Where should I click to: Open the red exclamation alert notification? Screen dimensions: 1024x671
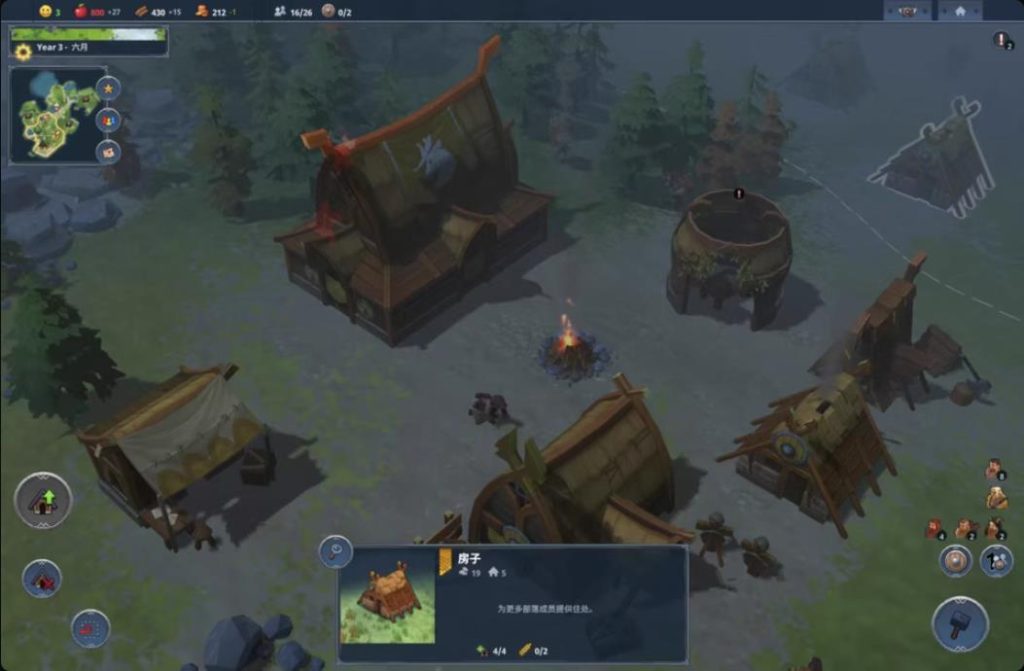(x=1002, y=40)
